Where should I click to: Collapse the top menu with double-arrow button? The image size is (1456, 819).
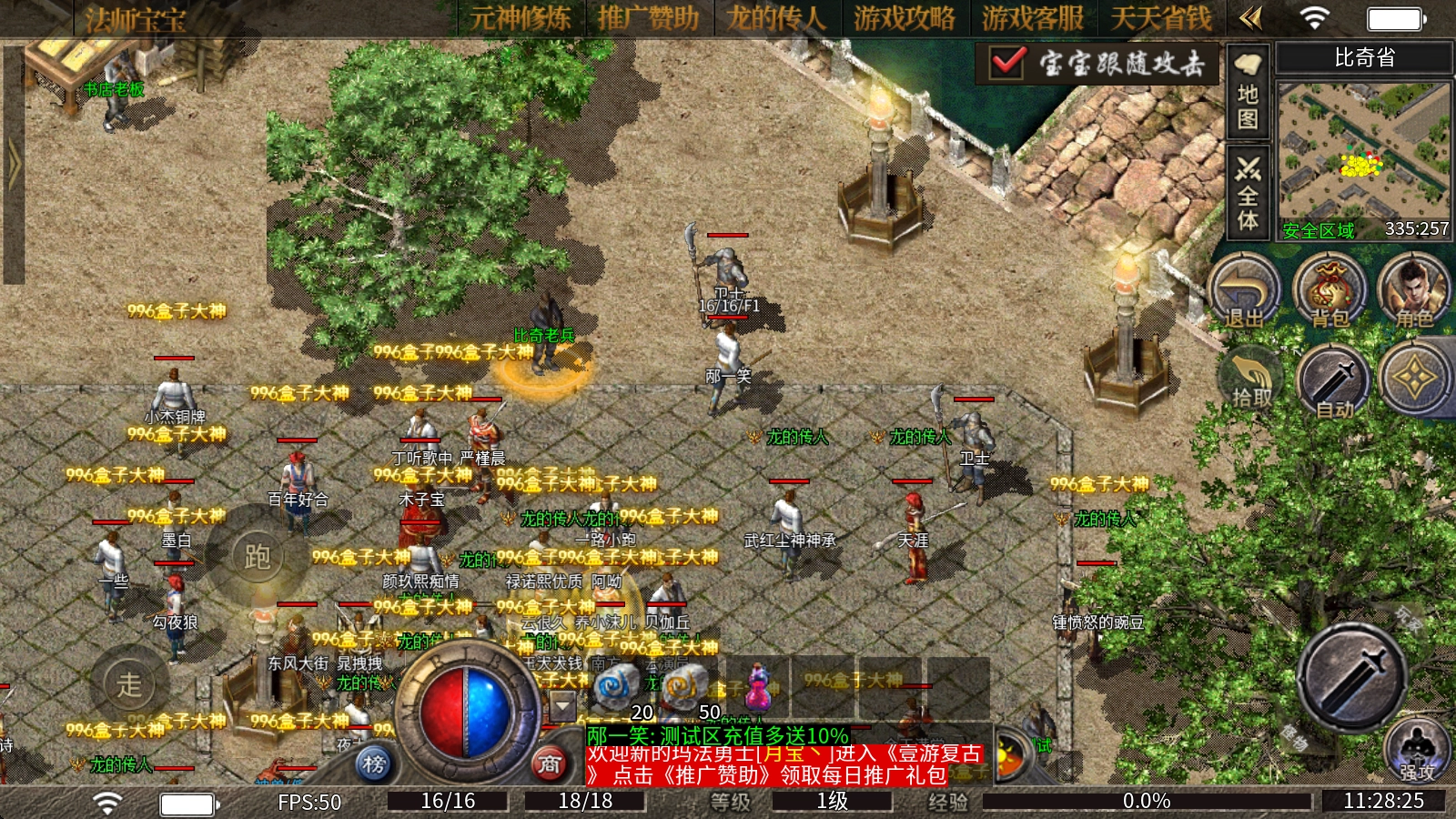pos(1251,18)
